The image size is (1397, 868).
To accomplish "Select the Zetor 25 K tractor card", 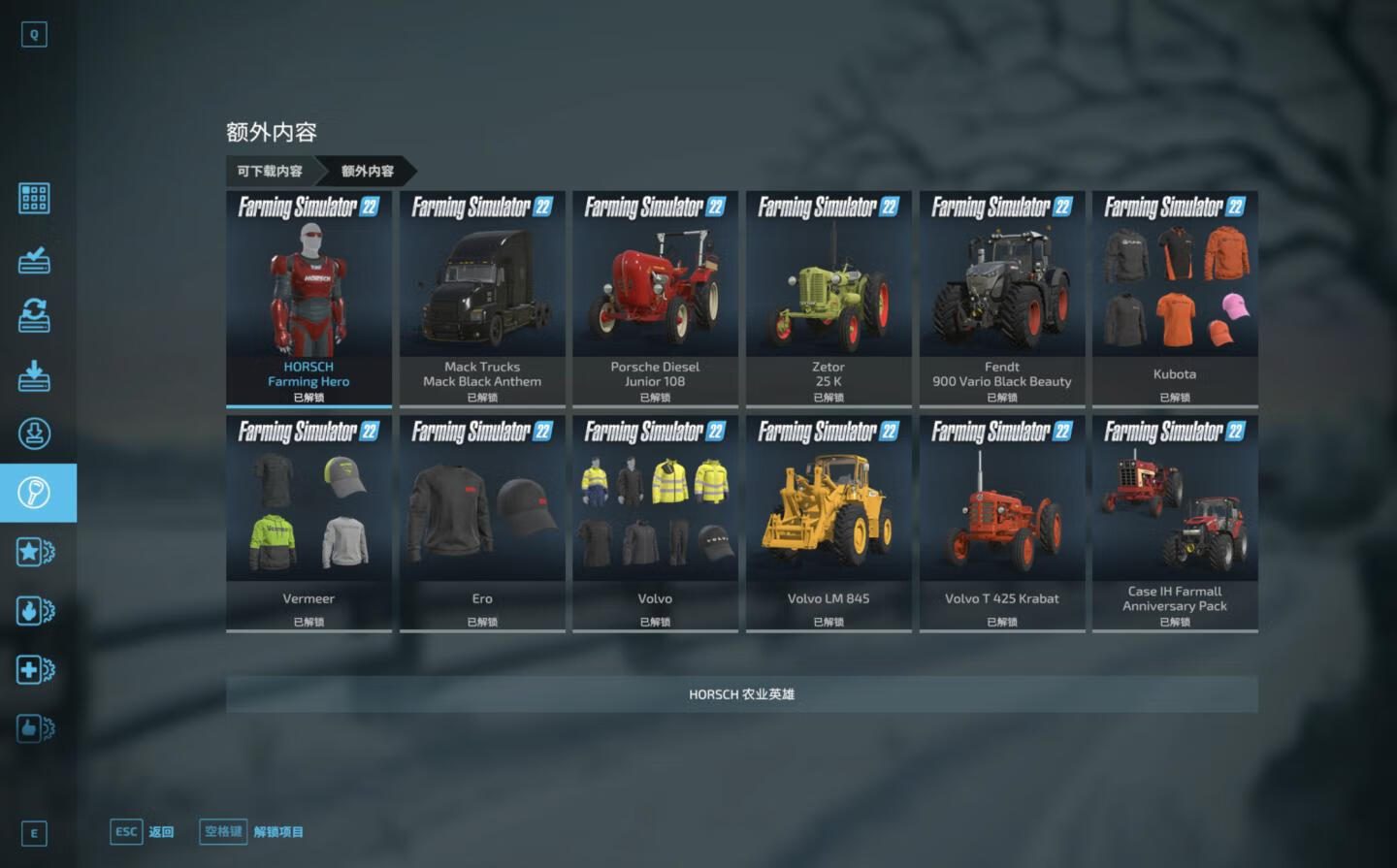I will click(828, 298).
